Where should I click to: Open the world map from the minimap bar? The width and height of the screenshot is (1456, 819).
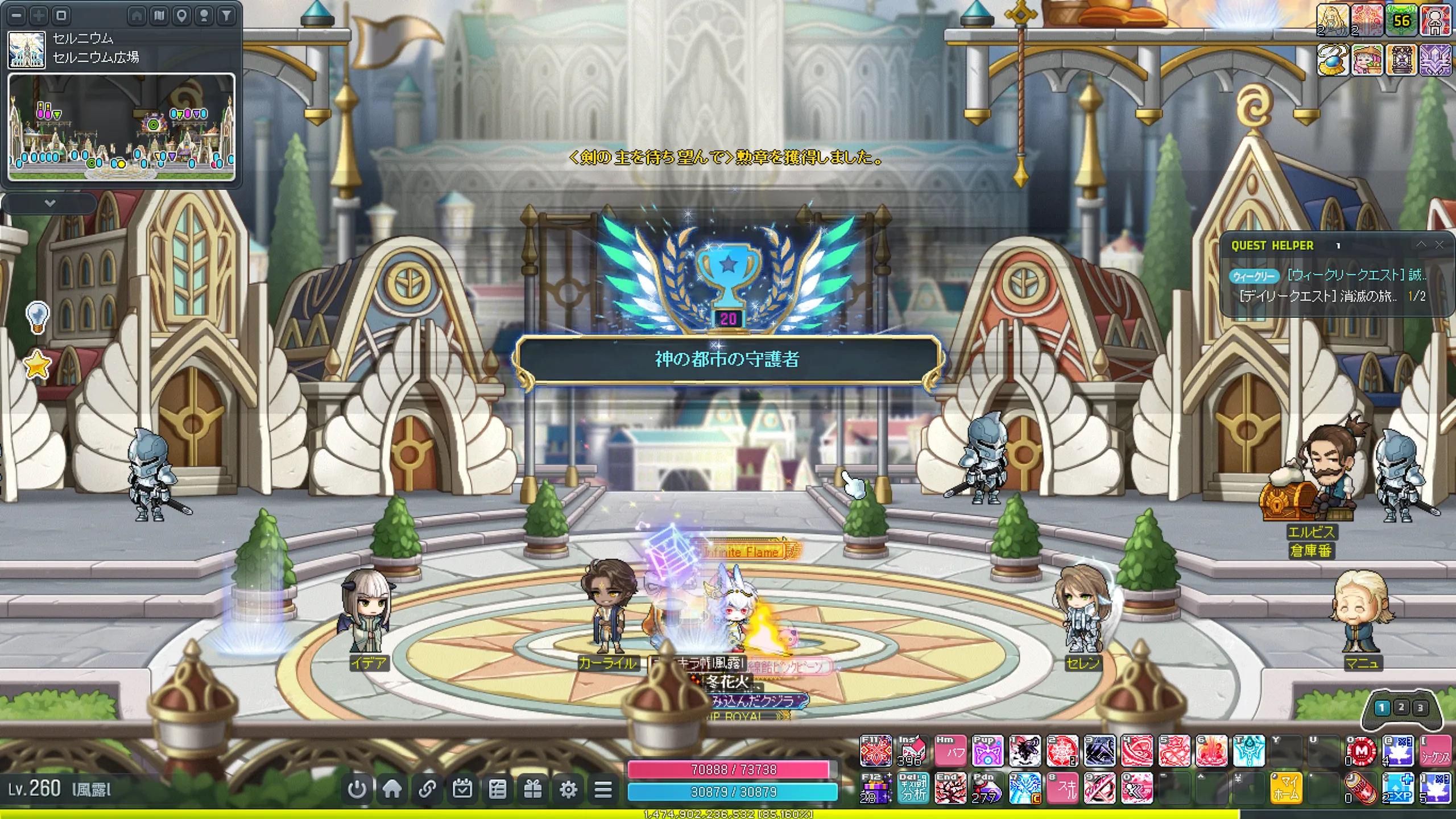point(159,15)
